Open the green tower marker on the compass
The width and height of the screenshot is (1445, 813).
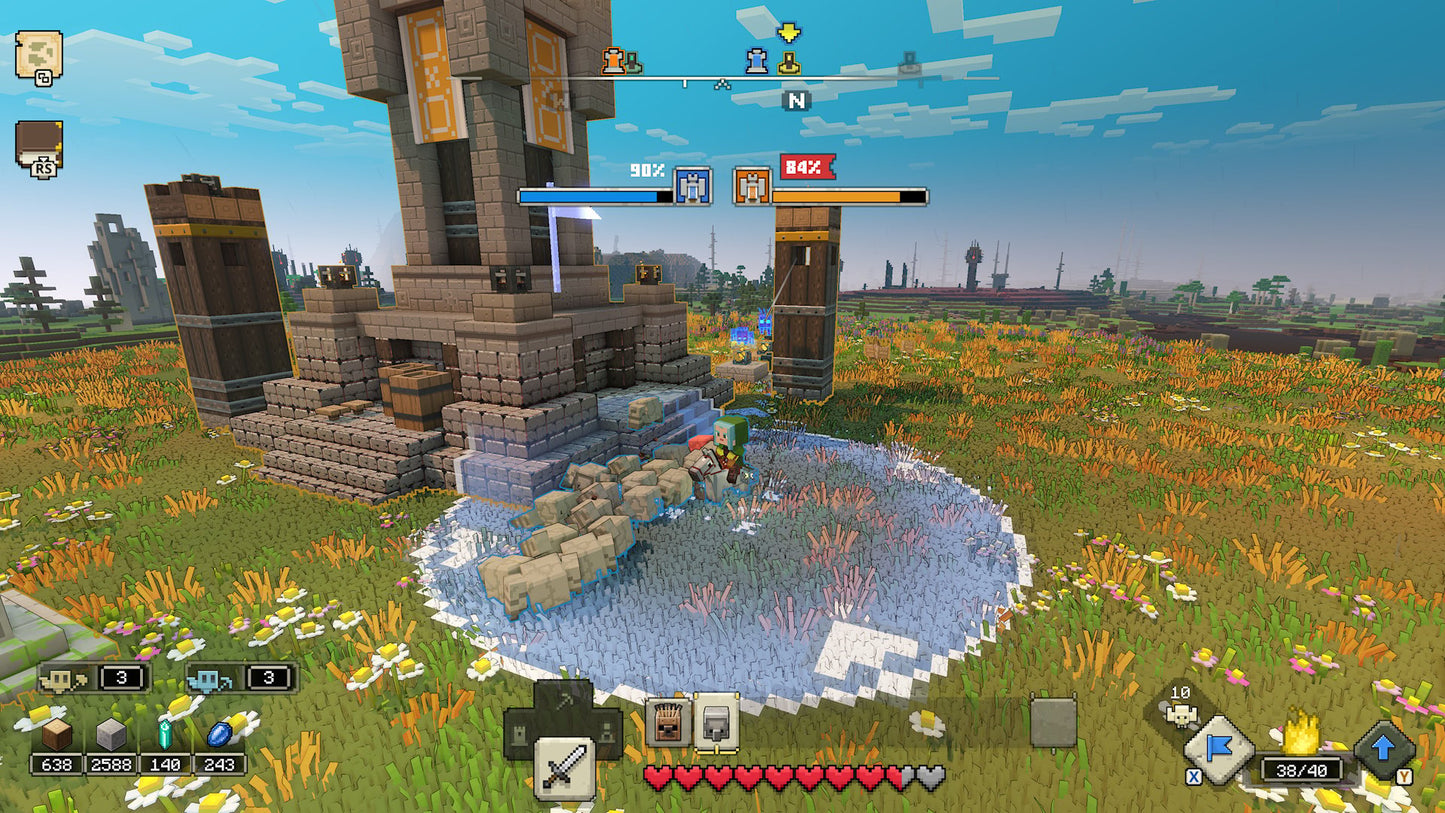point(632,63)
